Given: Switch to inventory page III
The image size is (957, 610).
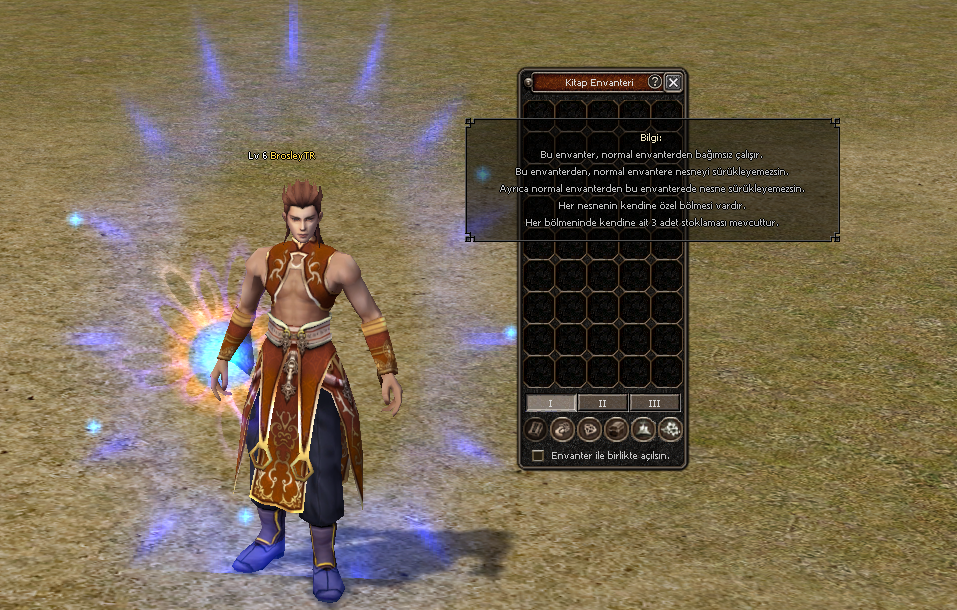Looking at the screenshot, I should 655,403.
